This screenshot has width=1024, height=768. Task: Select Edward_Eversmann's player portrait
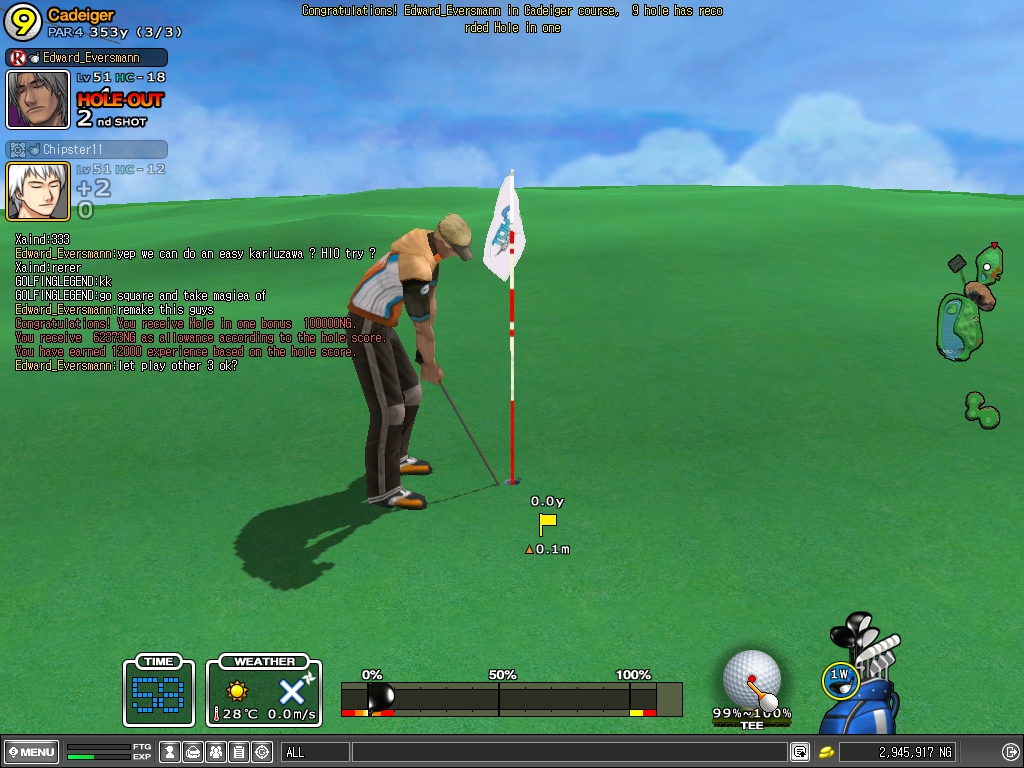38,99
